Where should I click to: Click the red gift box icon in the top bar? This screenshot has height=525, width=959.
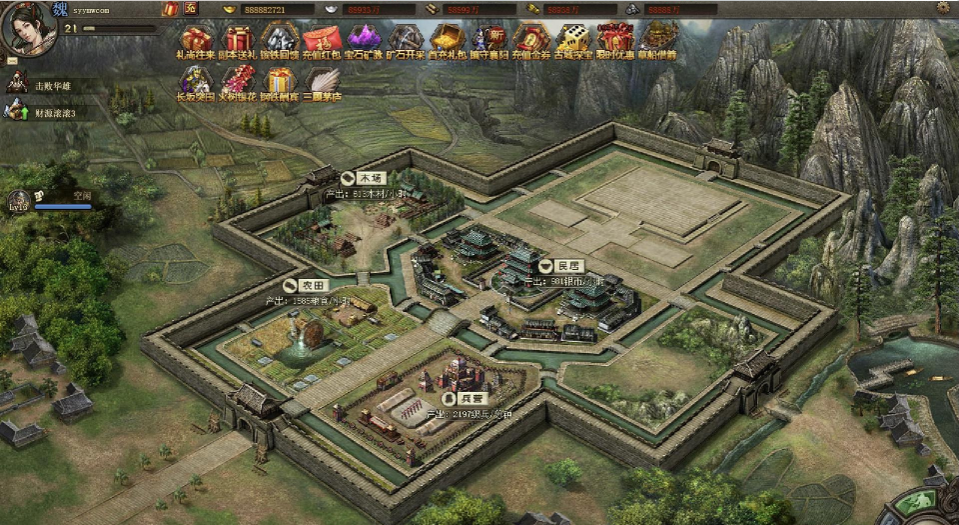pyautogui.click(x=170, y=8)
